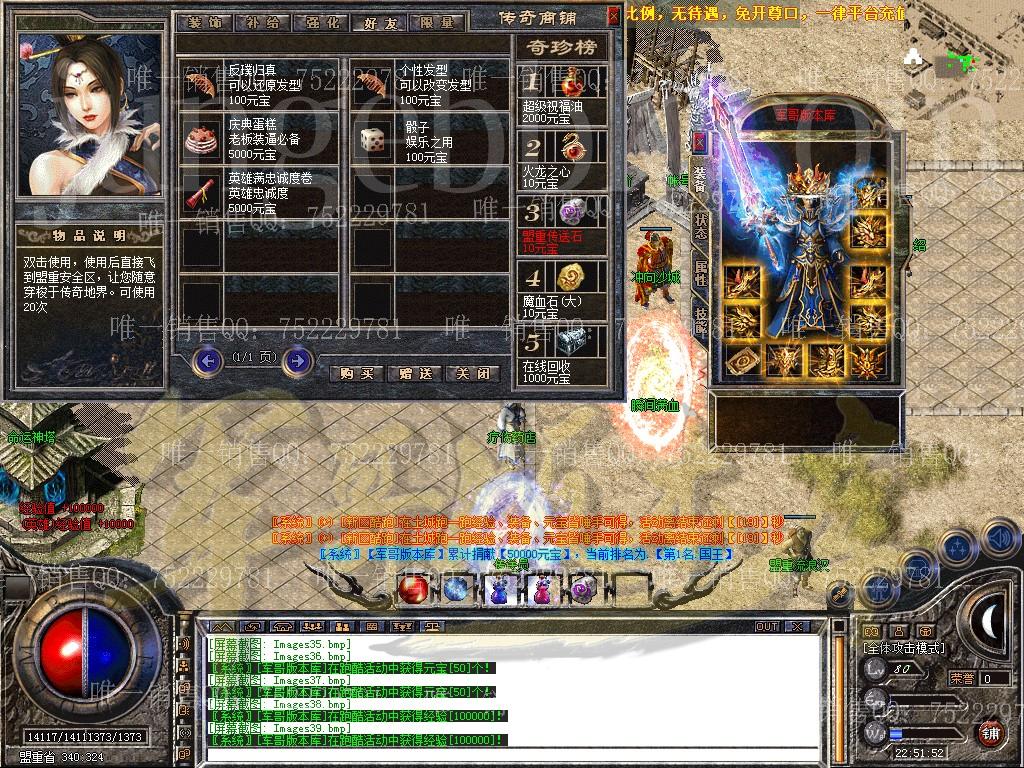Click the 赠送 gift button
This screenshot has height=768, width=1024.
pos(415,373)
